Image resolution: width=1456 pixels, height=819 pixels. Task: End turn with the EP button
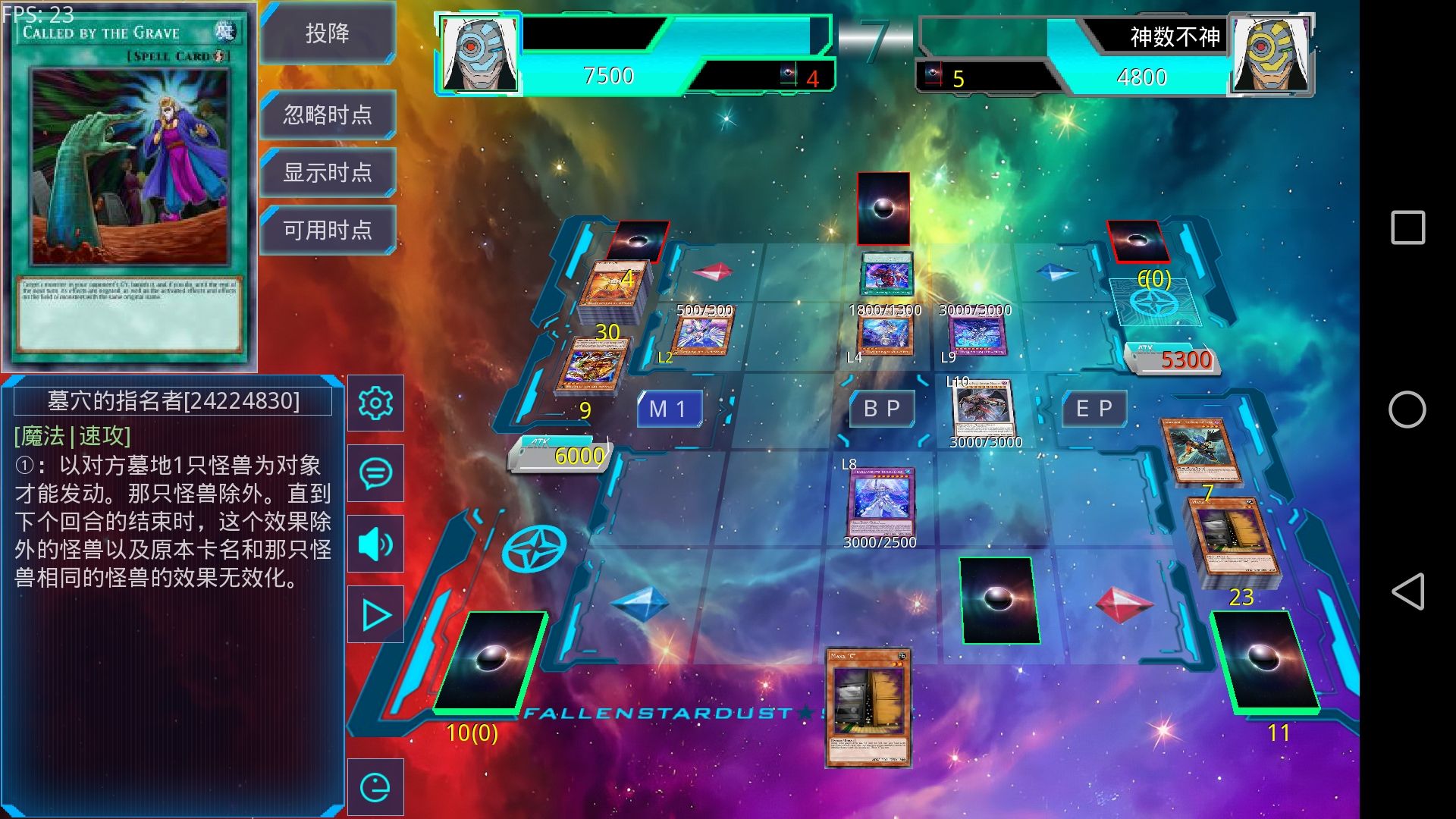coord(1094,409)
